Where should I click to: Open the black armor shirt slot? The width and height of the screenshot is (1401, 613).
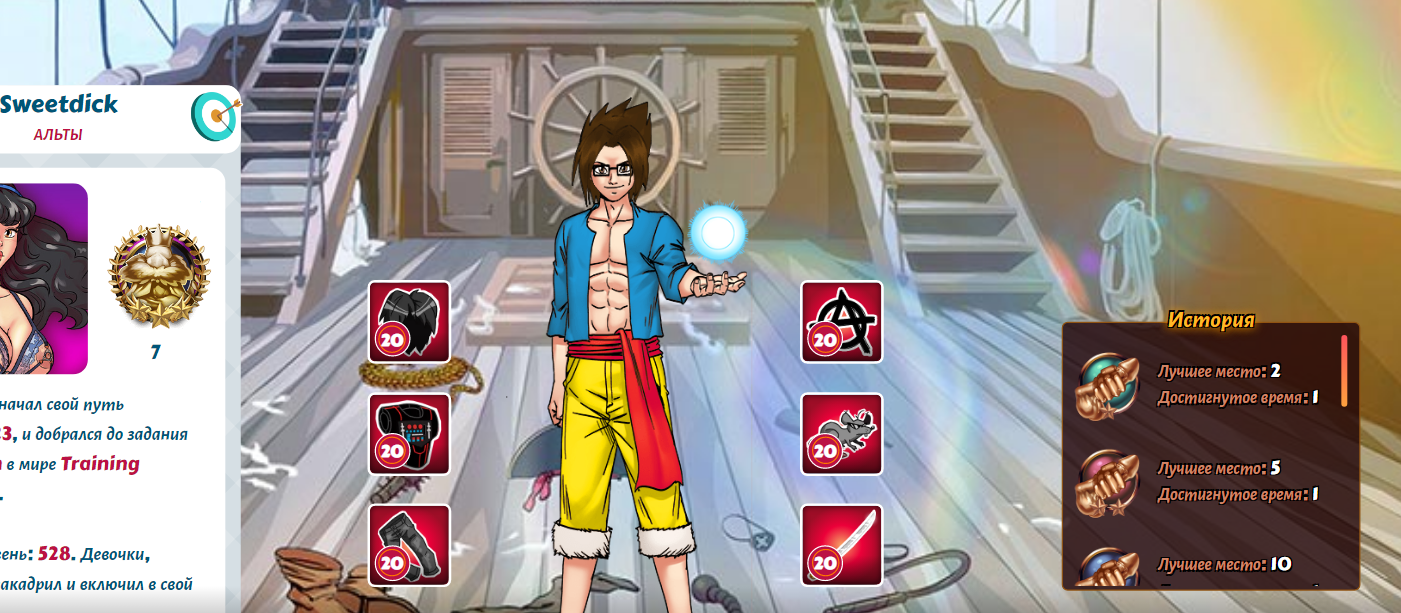[409, 433]
